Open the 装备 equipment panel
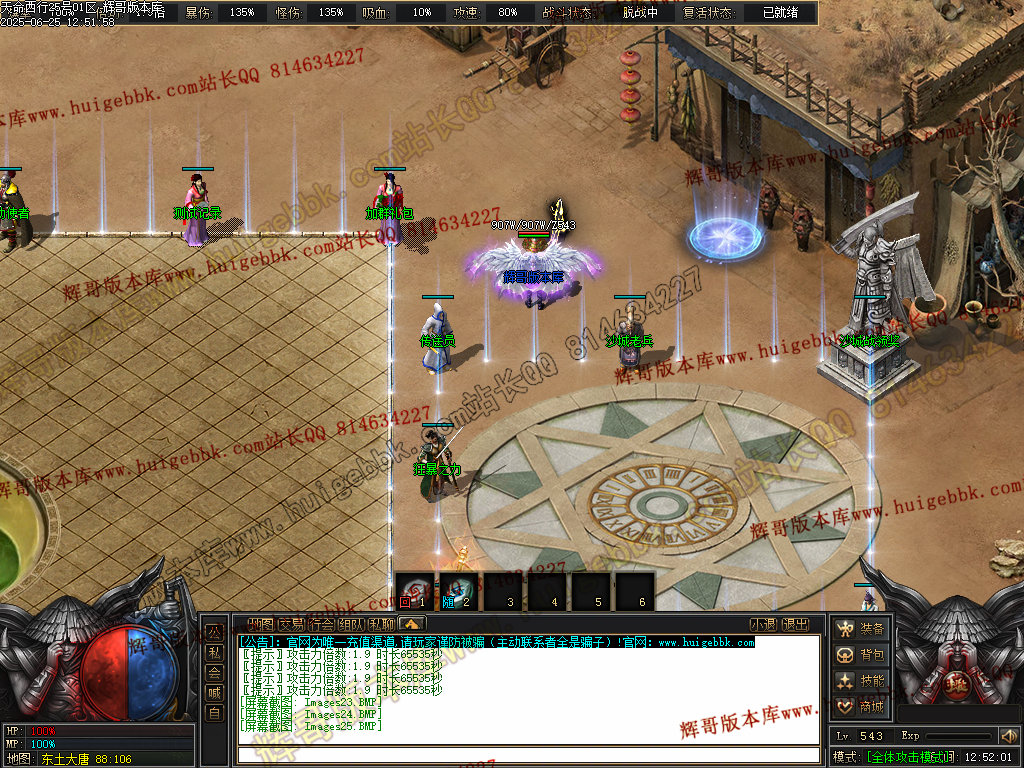This screenshot has height=768, width=1024. (x=862, y=629)
